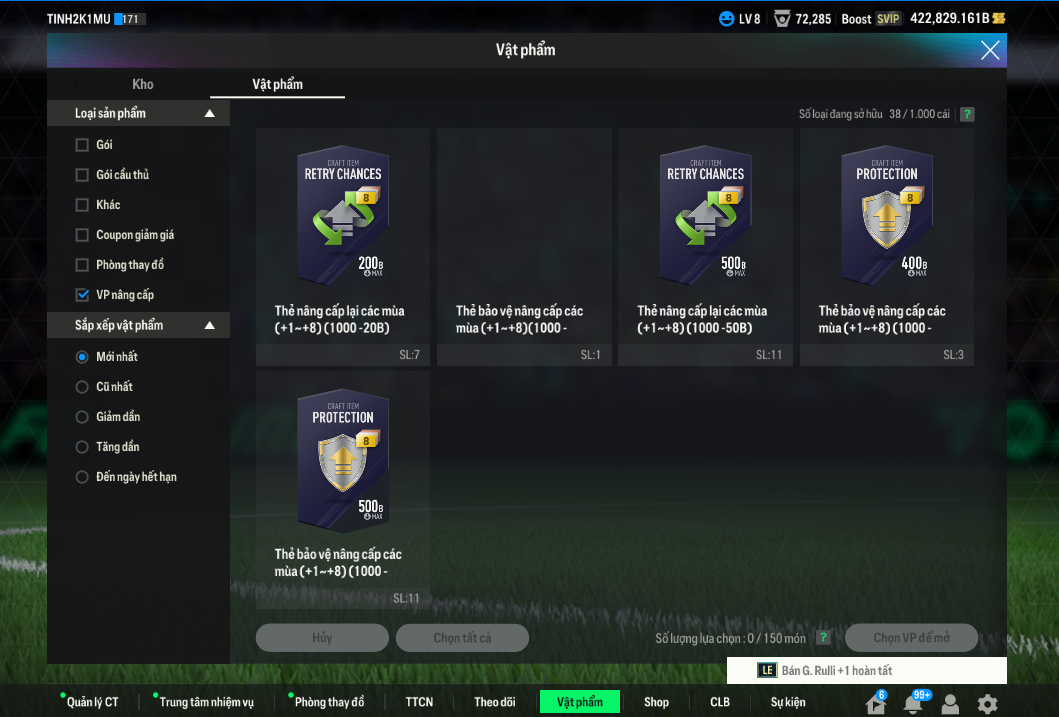
Task: Close the Vật phẩm window
Action: pyautogui.click(x=990, y=50)
